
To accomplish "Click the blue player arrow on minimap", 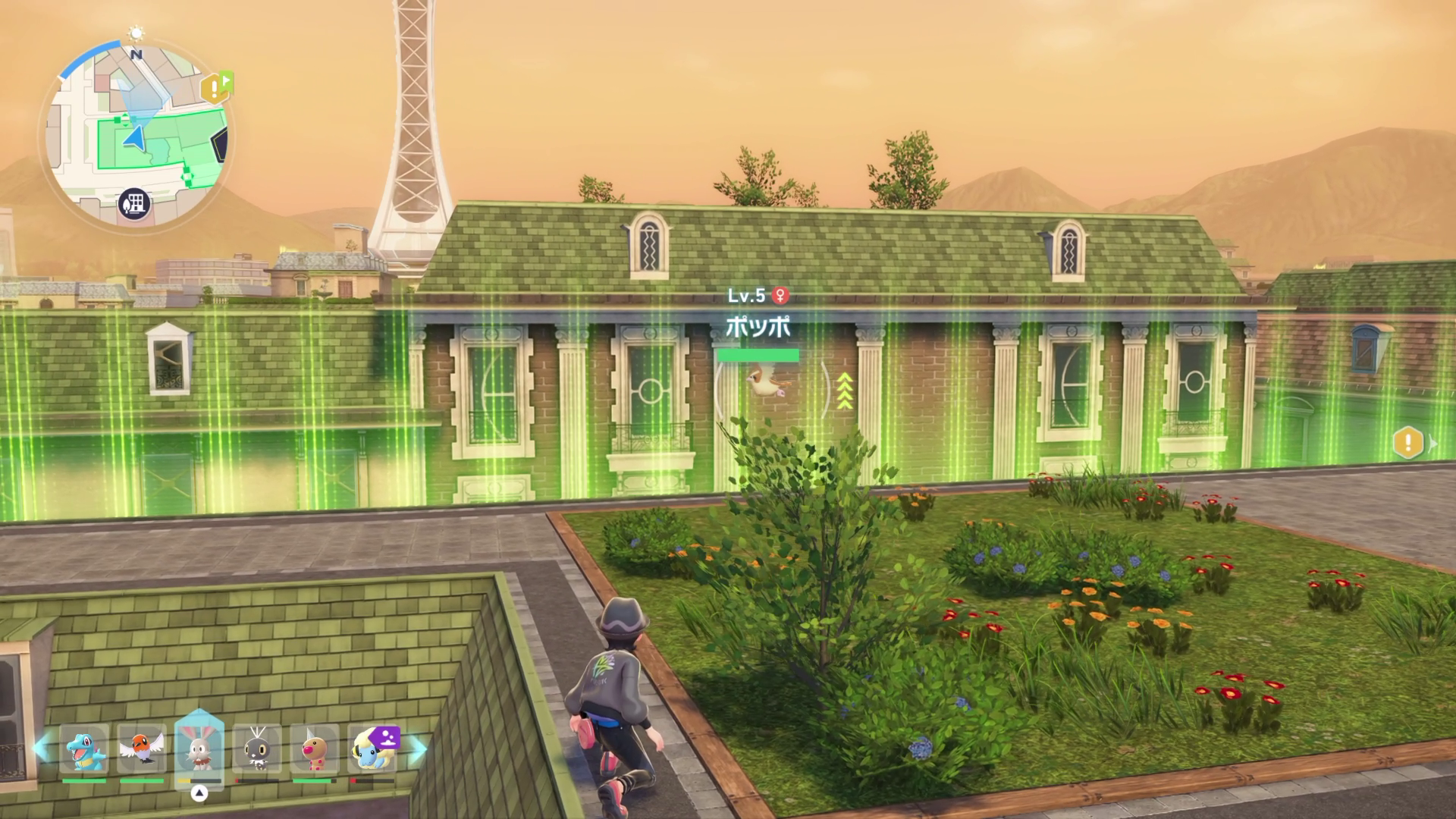I will click(x=134, y=137).
